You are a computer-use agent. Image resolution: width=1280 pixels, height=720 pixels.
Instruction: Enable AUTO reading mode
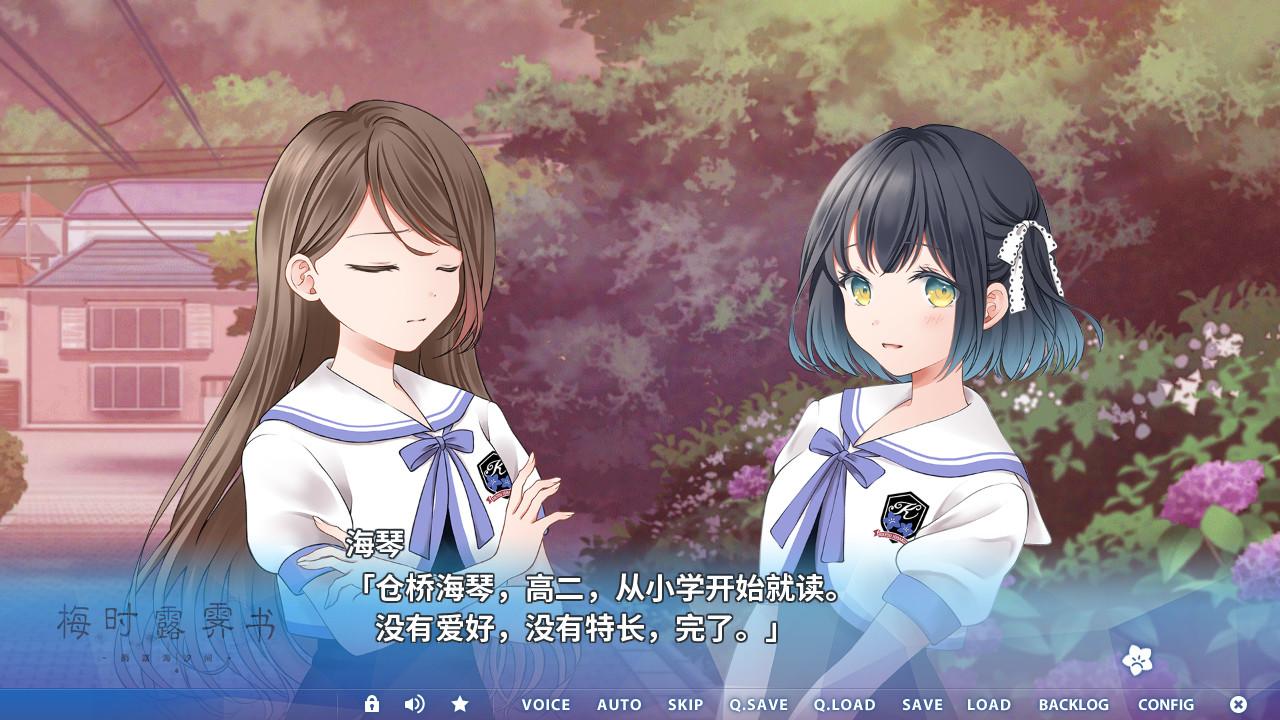tap(621, 705)
